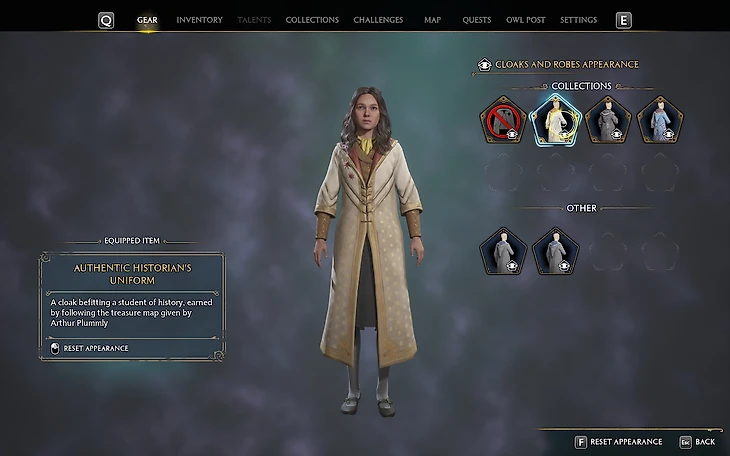The height and width of the screenshot is (456, 730).
Task: Open the Owl Post tab
Action: (524, 20)
